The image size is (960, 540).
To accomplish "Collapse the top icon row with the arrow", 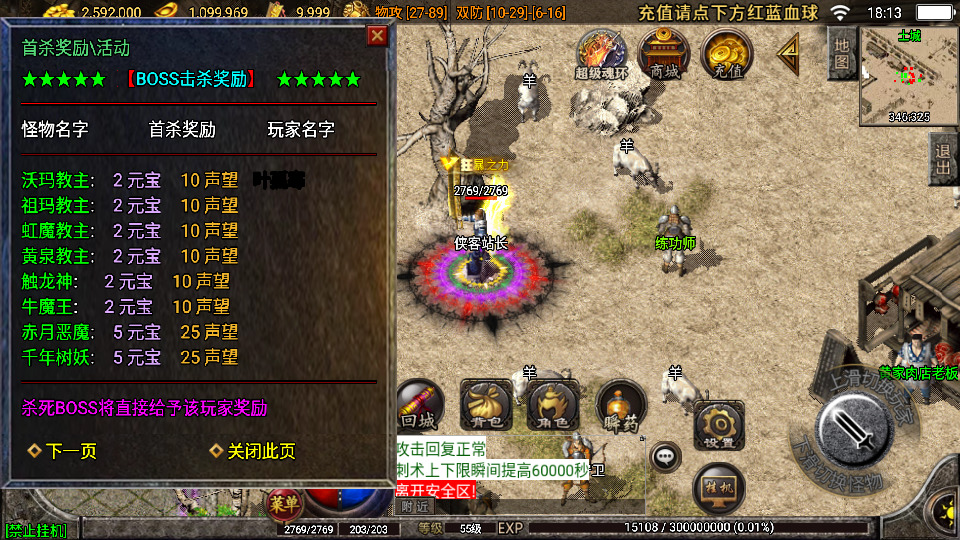I will click(x=789, y=50).
